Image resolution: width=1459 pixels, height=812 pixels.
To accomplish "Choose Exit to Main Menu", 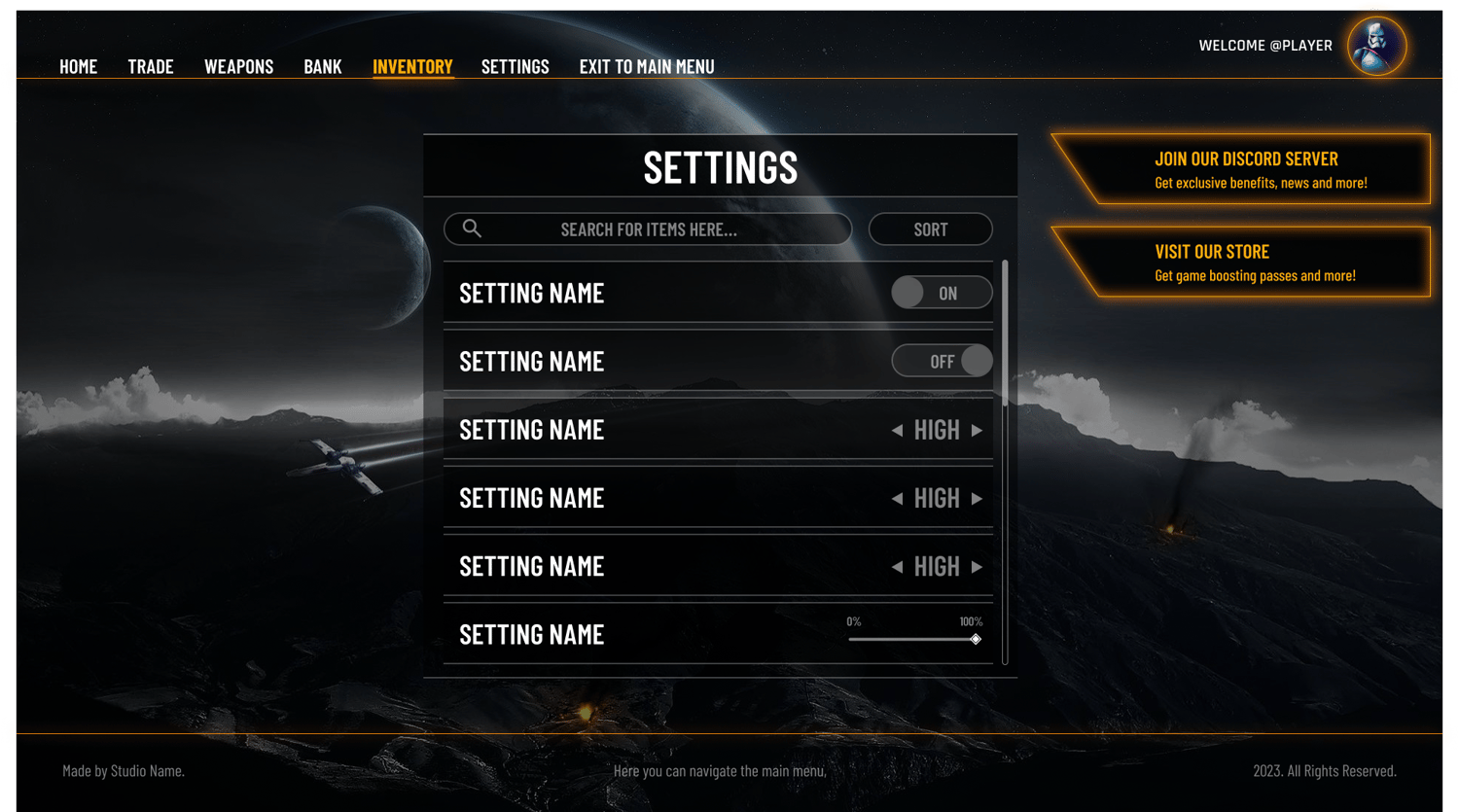I will 646,67.
